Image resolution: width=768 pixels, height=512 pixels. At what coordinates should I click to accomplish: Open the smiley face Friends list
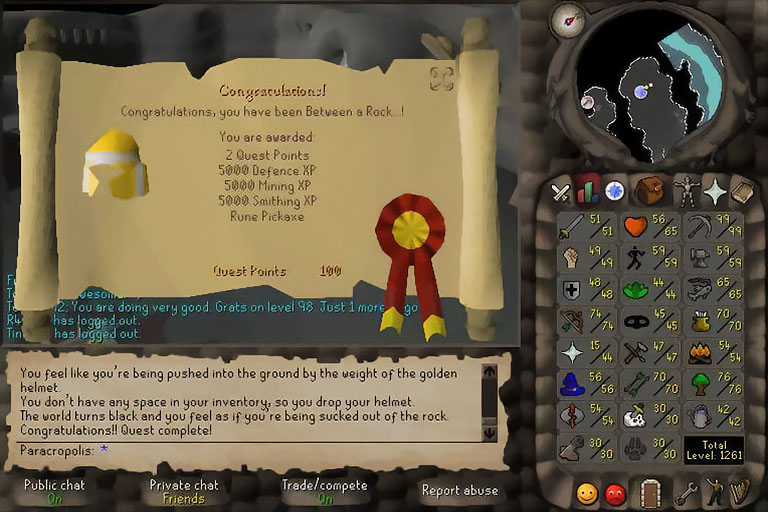pyautogui.click(x=587, y=492)
